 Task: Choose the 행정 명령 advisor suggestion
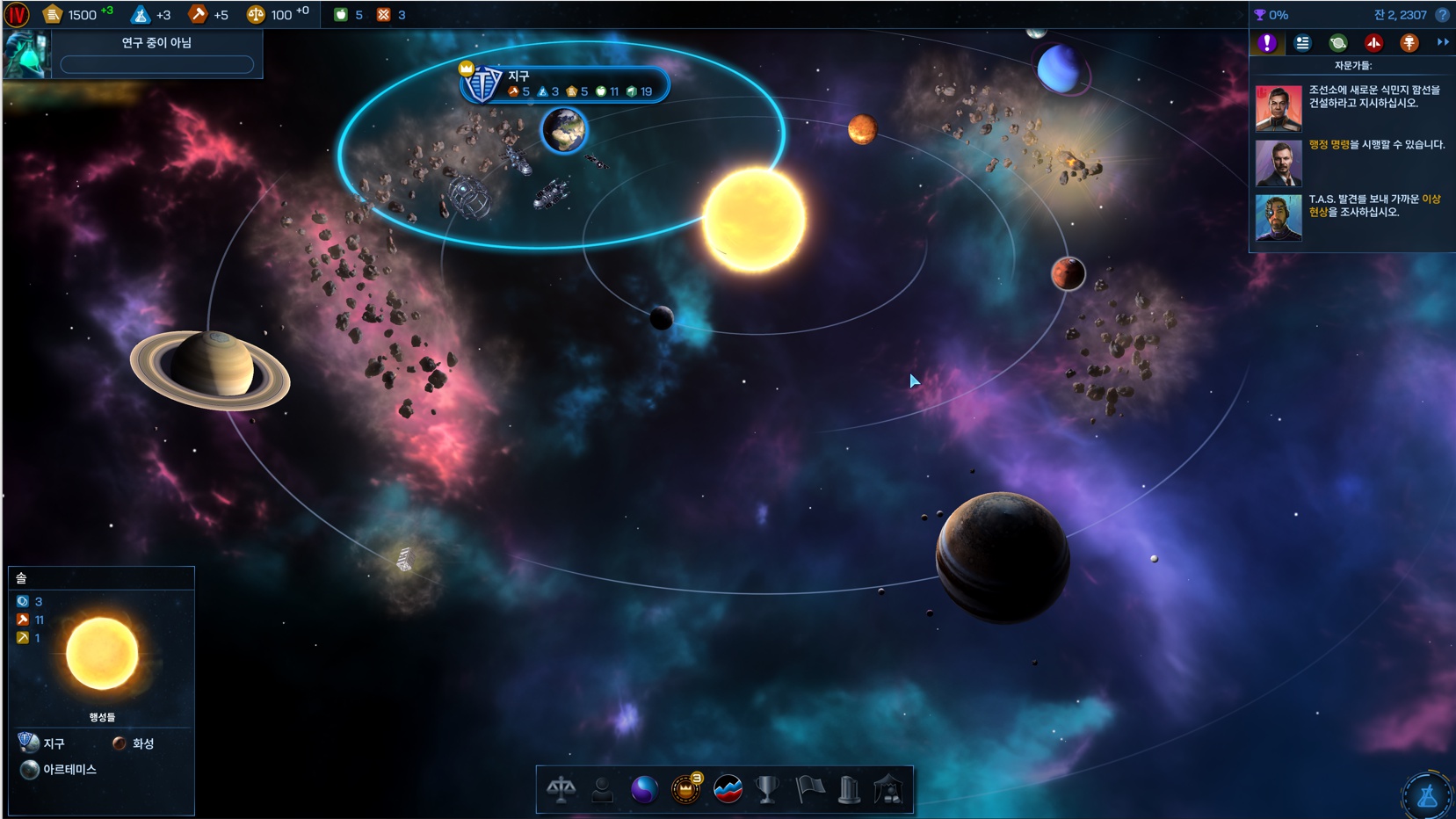pos(1351,160)
